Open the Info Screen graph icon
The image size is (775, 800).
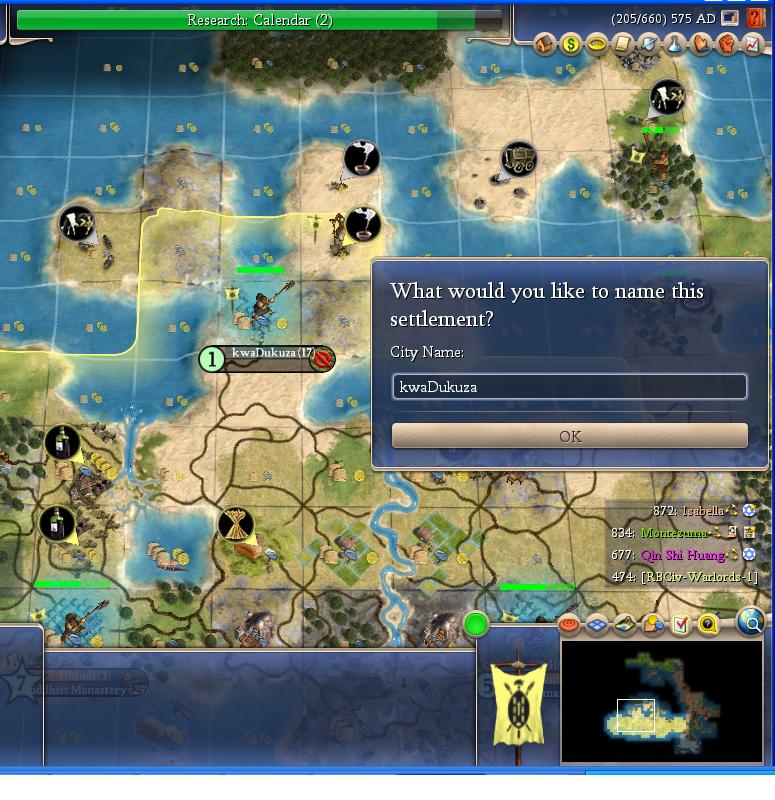tap(752, 44)
